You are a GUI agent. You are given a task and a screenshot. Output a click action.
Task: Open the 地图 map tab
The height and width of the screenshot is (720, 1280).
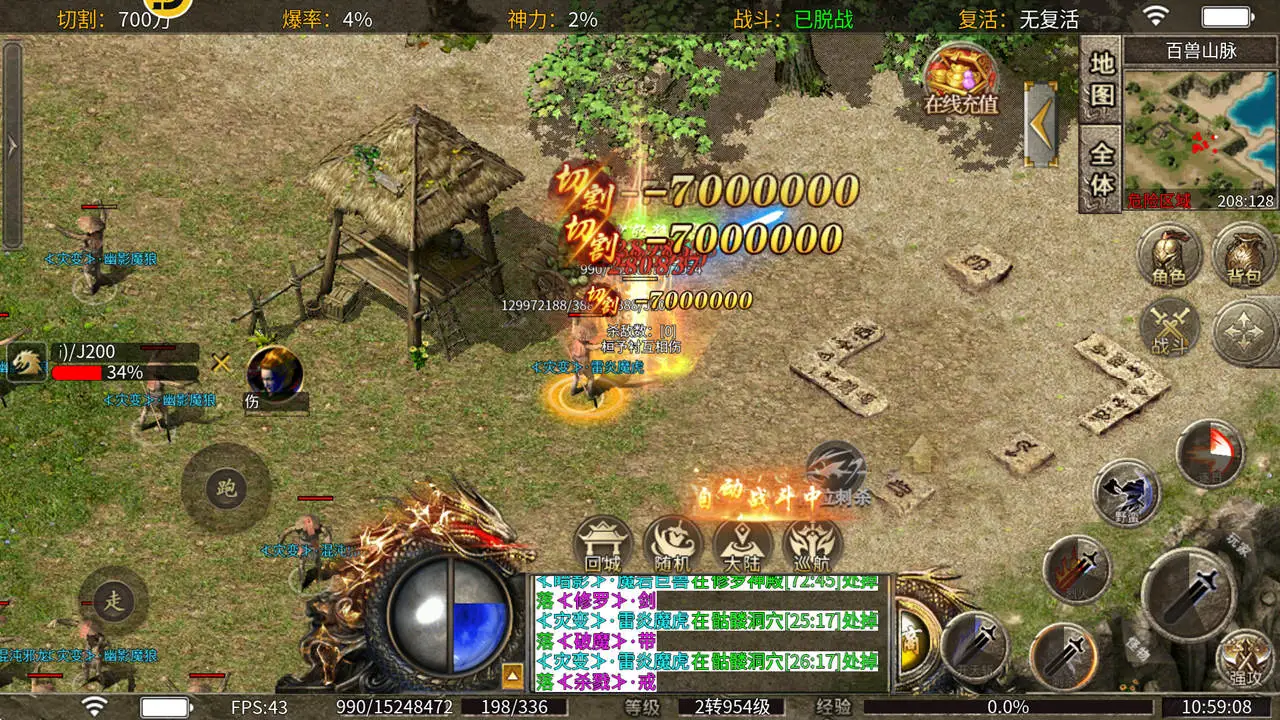[1101, 79]
